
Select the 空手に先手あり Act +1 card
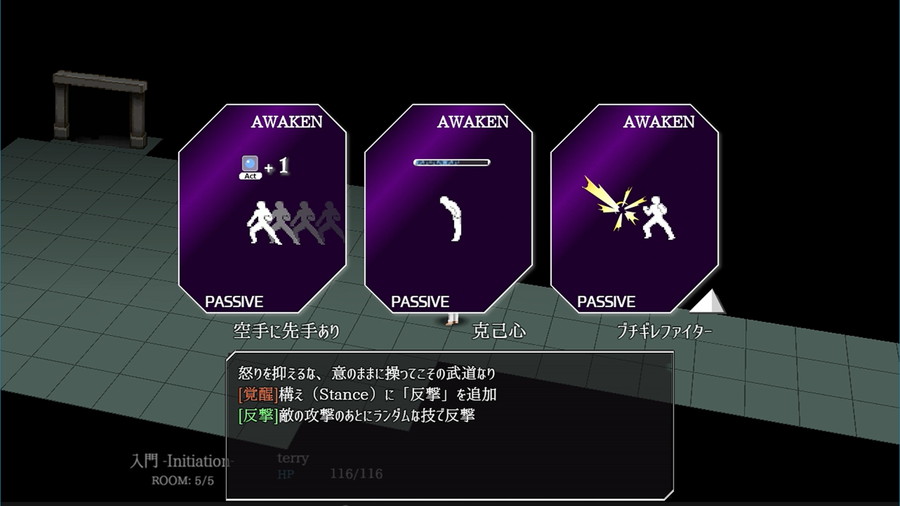tap(262, 208)
